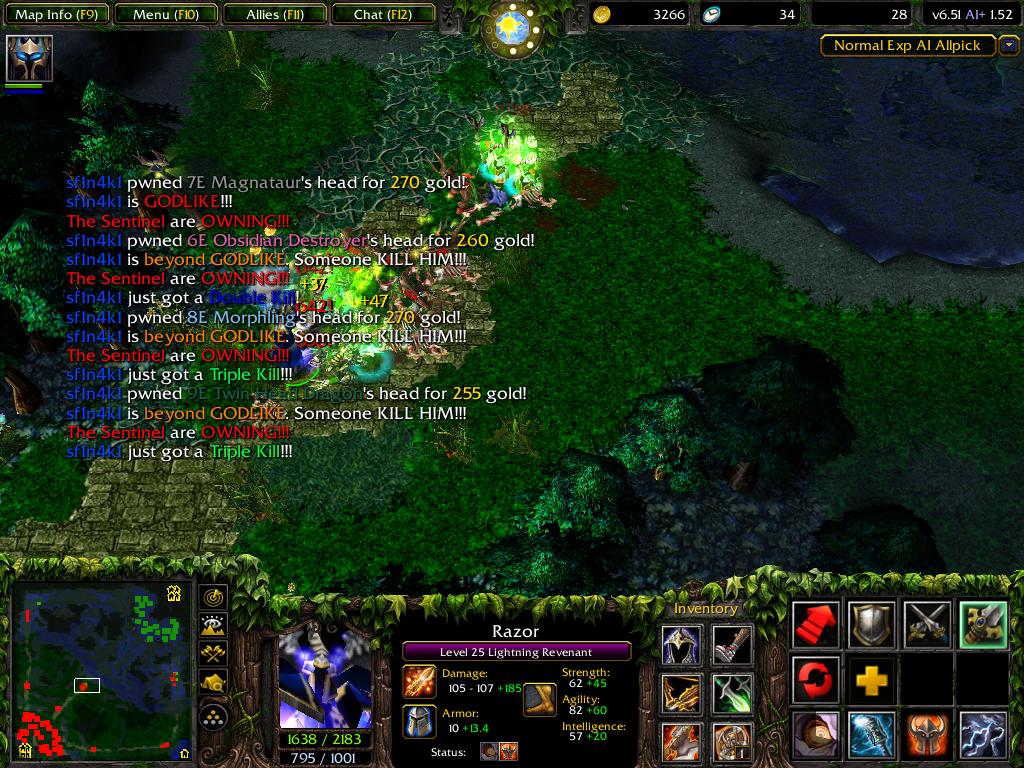
Task: Select the green blade inventory item
Action: click(732, 693)
